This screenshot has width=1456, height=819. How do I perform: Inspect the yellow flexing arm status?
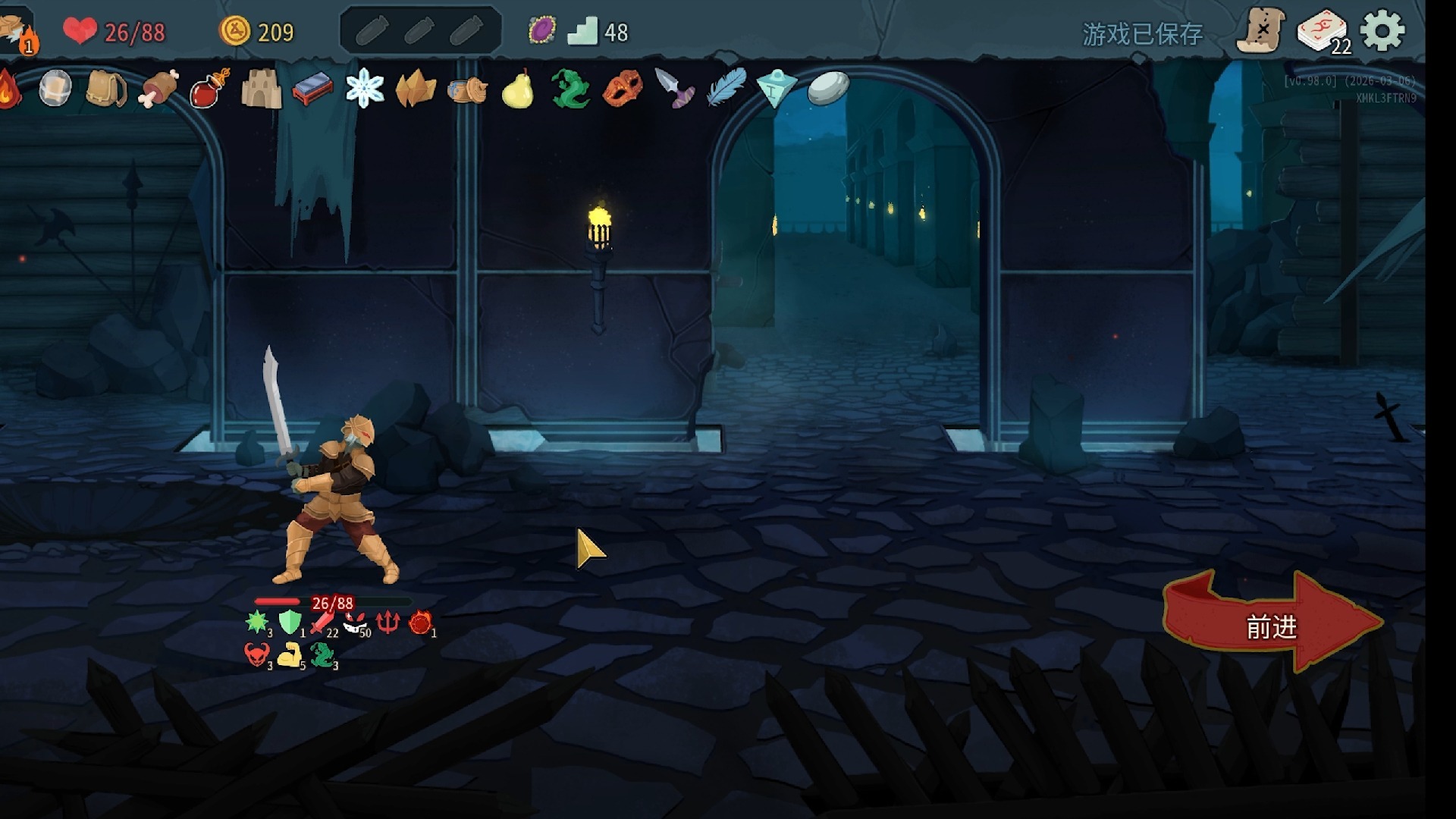[x=289, y=654]
